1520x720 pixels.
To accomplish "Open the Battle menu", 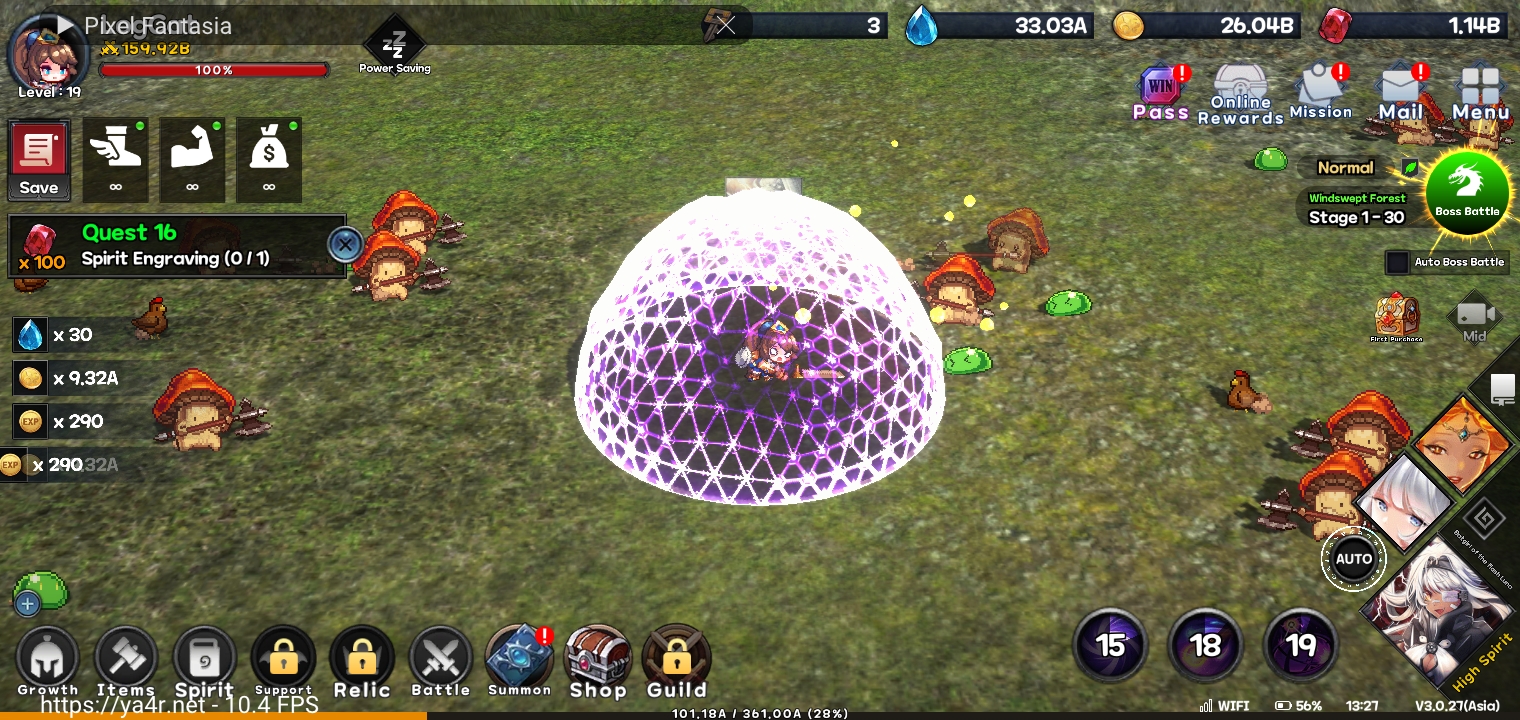I will point(440,660).
